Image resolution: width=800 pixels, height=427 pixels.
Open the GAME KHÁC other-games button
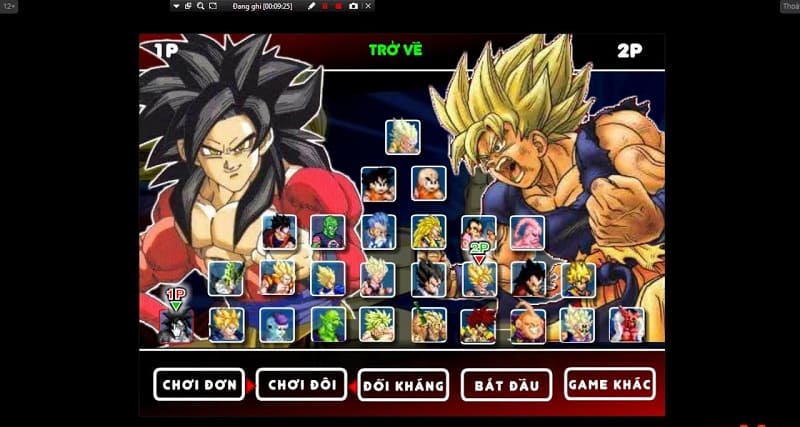click(609, 383)
